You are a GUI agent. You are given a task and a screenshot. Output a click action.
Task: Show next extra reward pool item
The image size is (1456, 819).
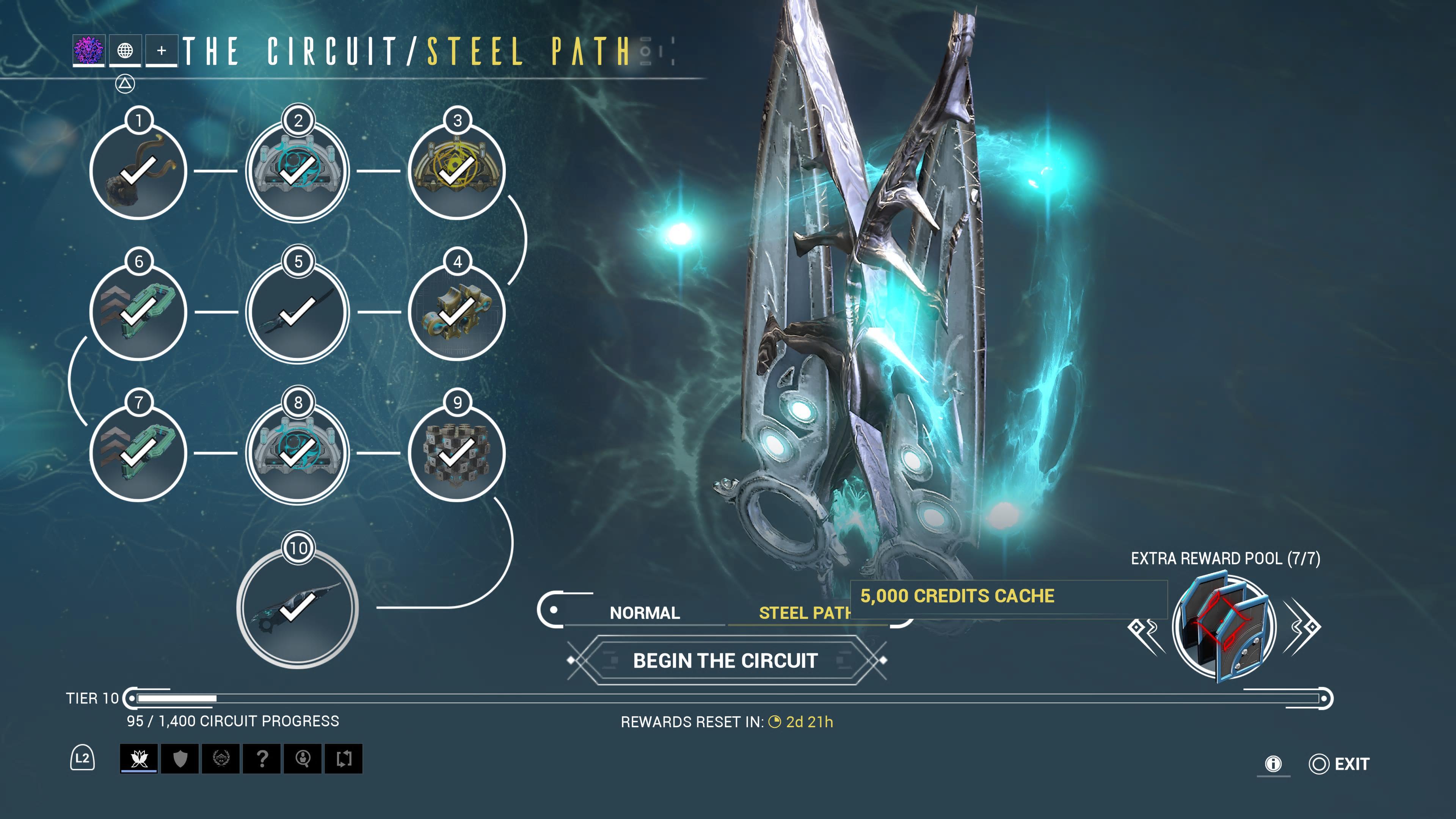pos(1302,628)
